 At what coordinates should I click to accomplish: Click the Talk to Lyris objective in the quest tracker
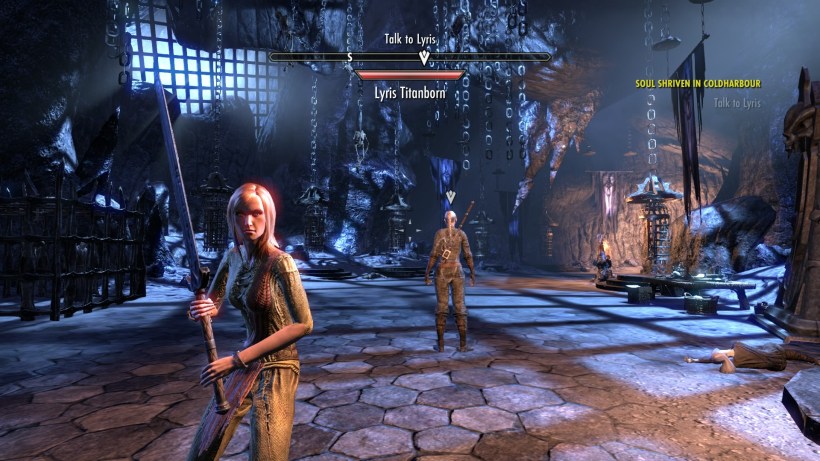point(737,103)
